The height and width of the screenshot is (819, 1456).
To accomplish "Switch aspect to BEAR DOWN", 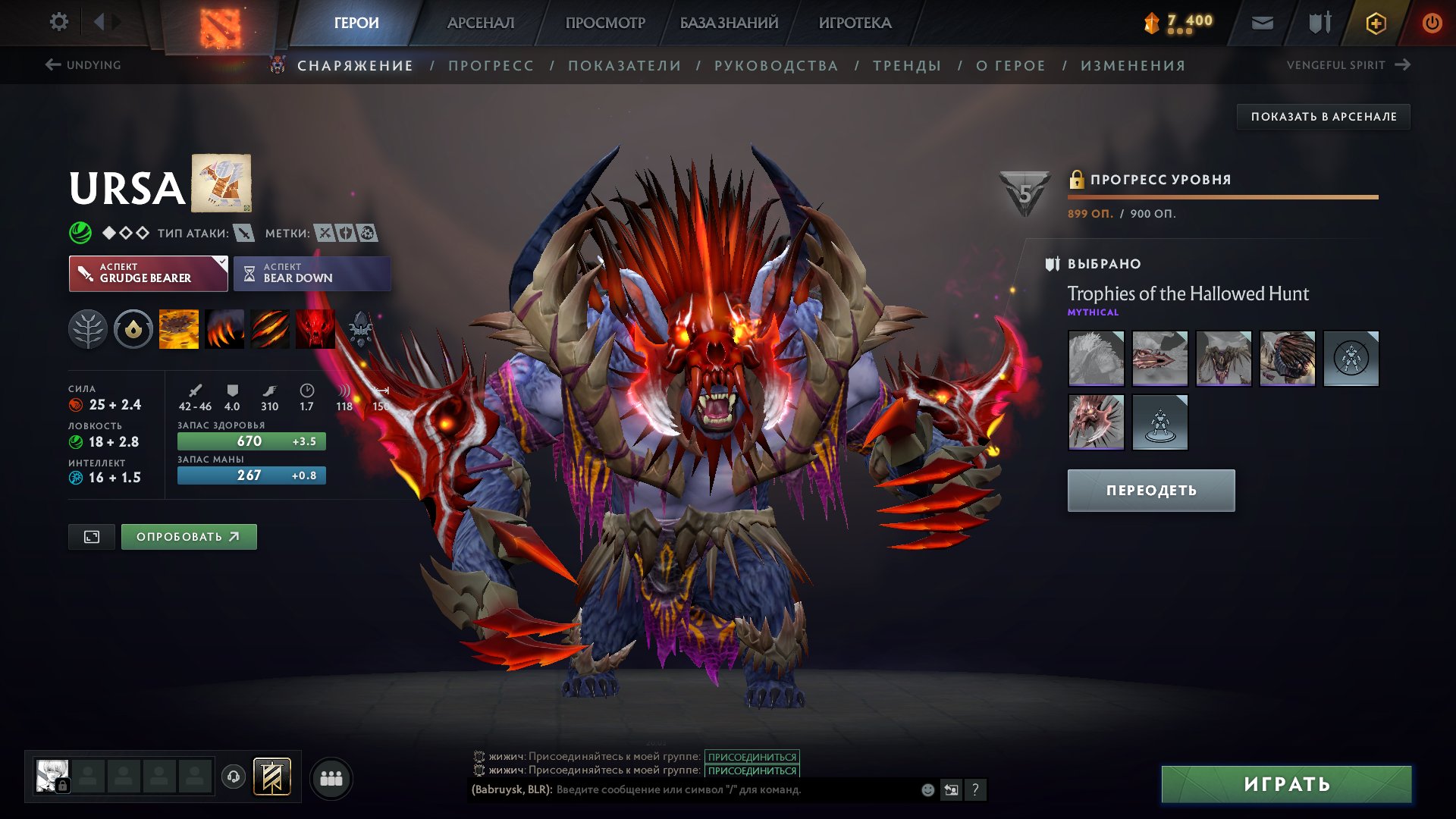I will point(312,273).
